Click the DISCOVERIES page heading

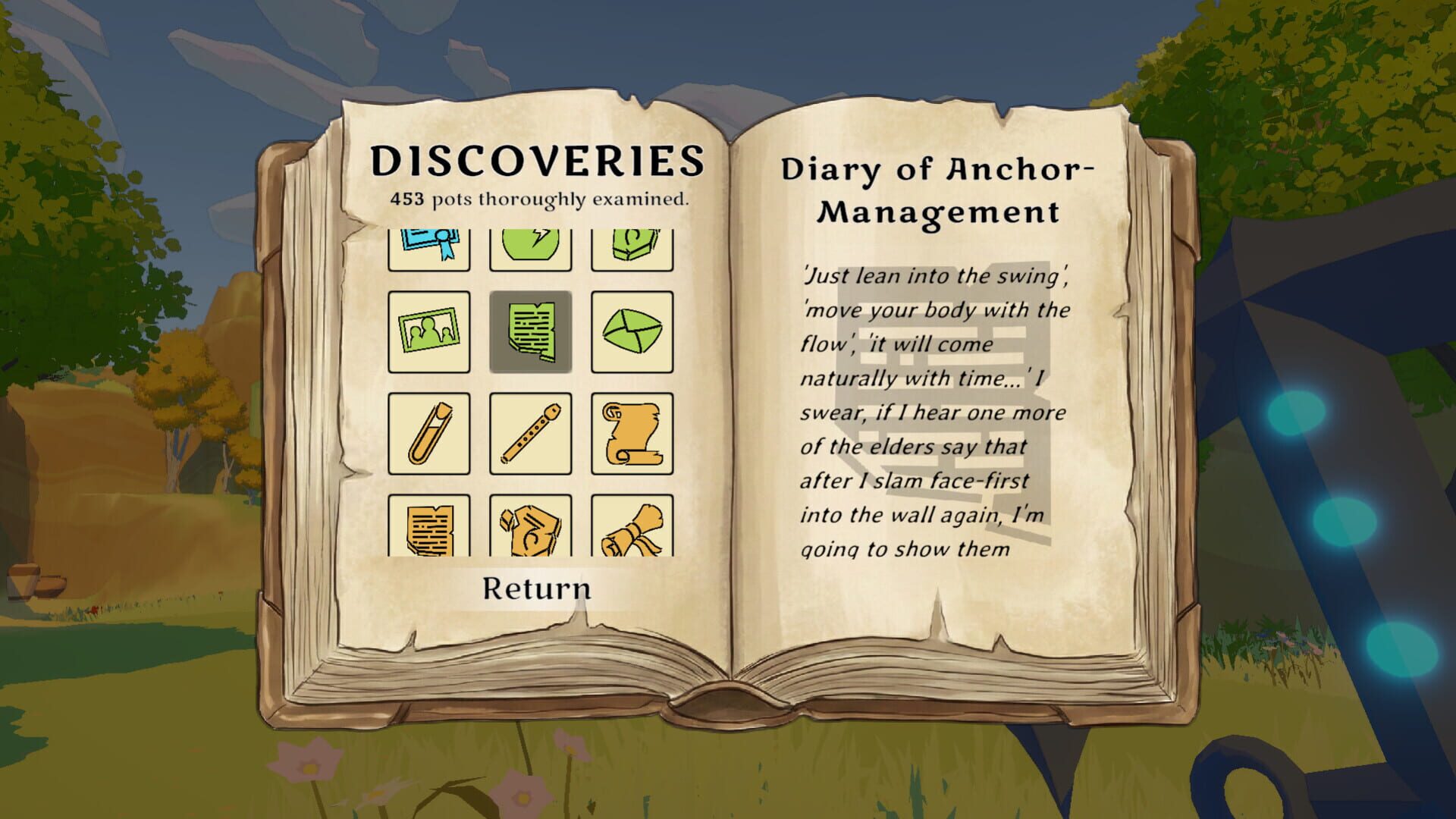pos(538,162)
